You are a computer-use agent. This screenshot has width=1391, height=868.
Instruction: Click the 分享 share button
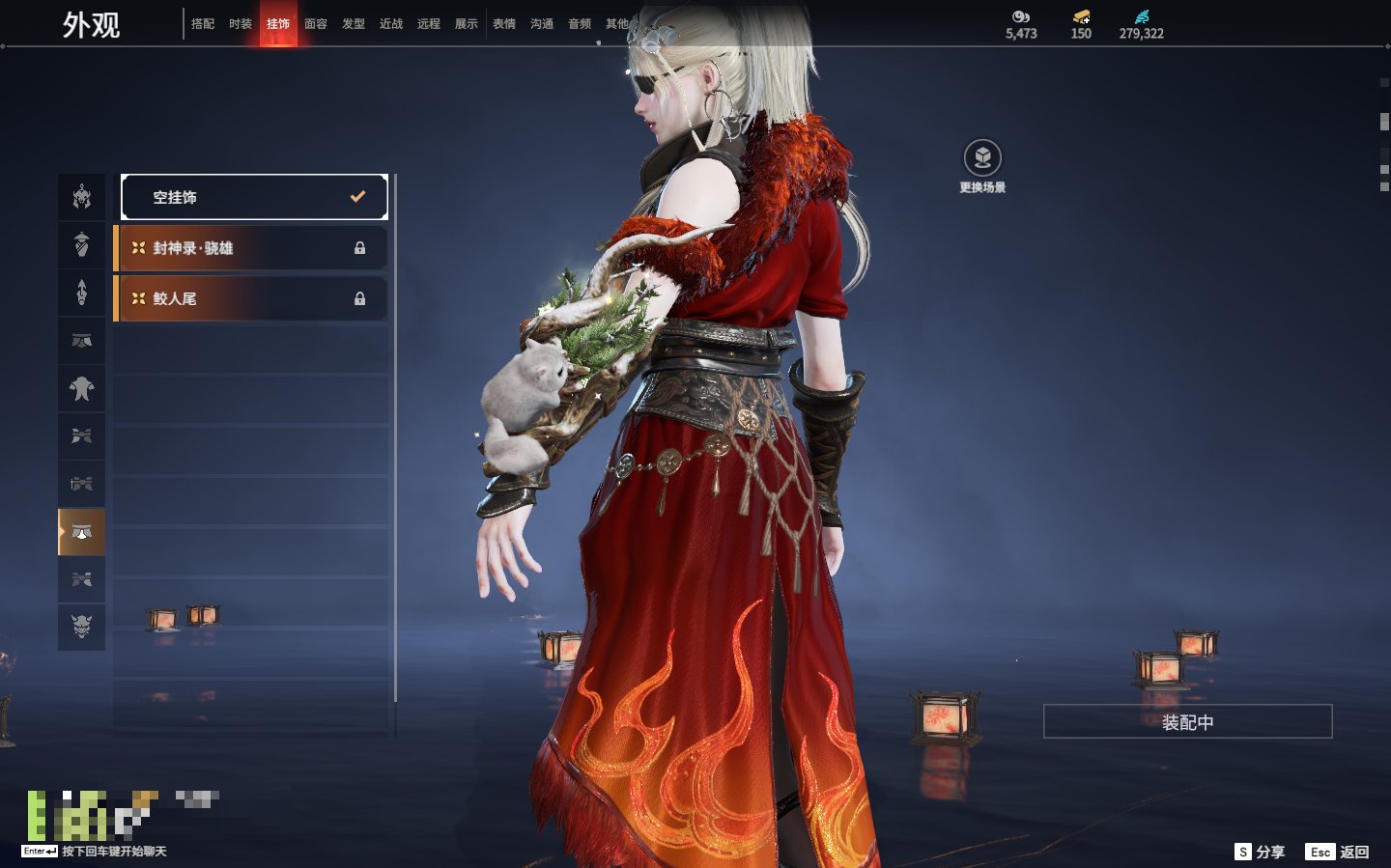point(1261,852)
